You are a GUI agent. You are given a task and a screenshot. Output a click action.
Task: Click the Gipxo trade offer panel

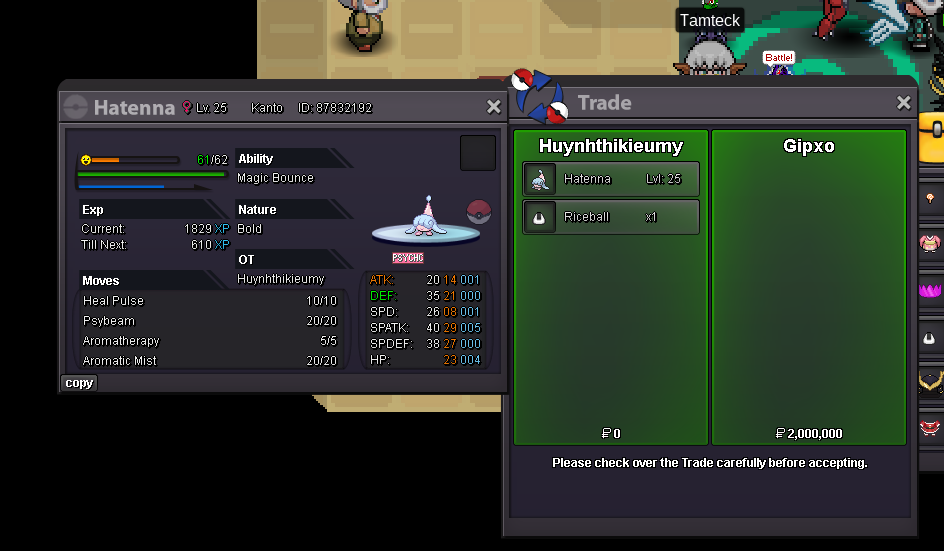point(809,290)
